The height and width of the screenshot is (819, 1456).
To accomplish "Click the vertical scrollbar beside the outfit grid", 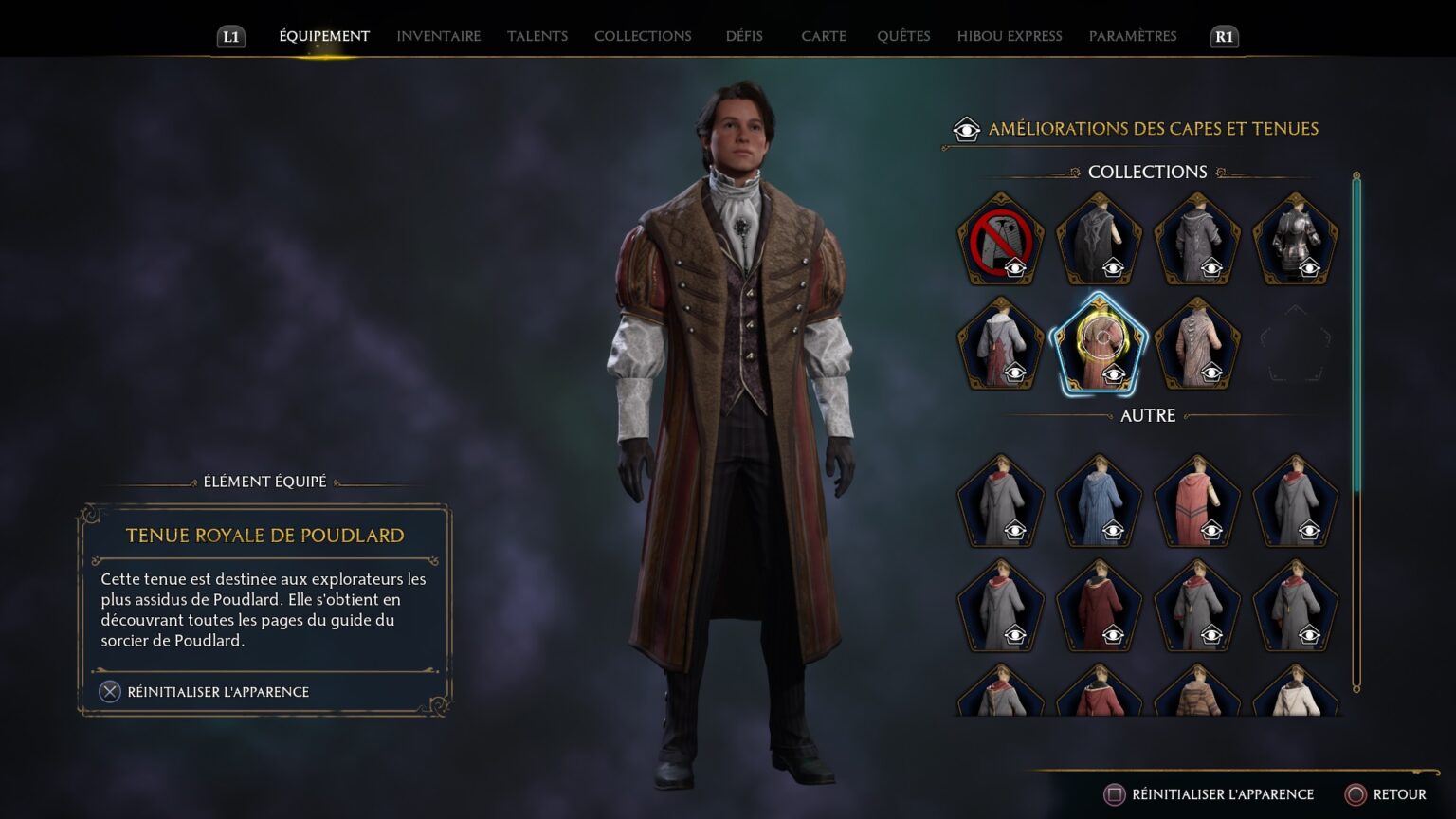I will tap(1356, 379).
